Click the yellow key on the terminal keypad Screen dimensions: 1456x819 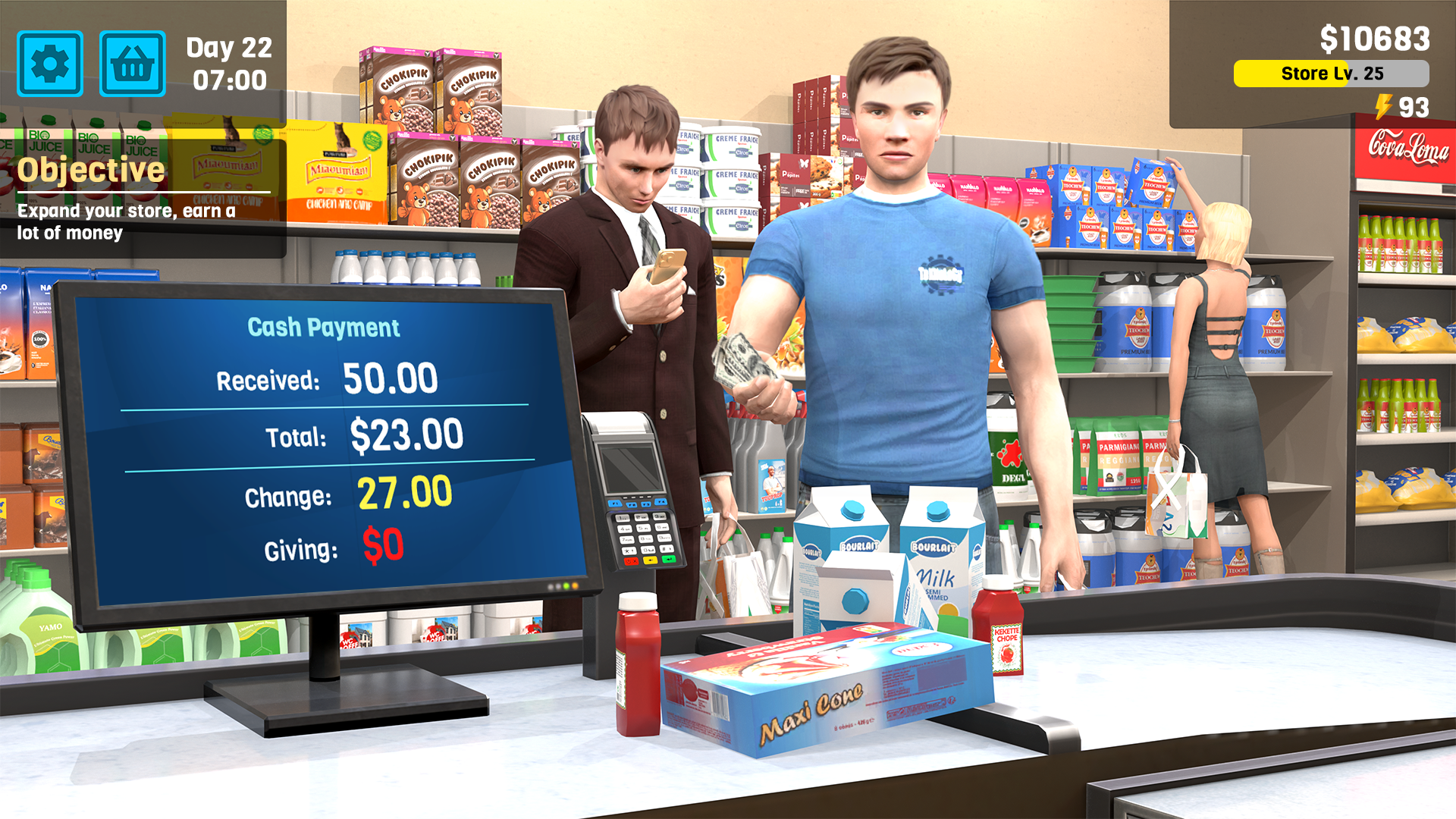tap(650, 560)
